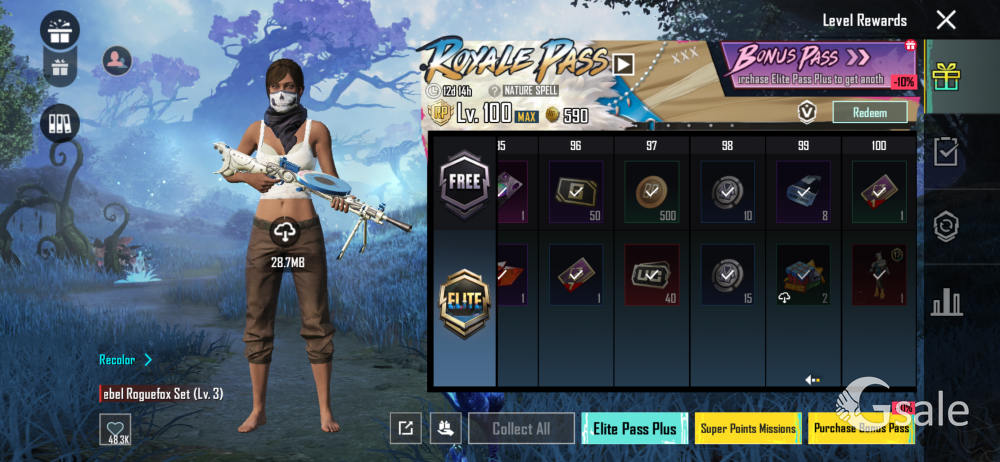This screenshot has width=1000, height=462.
Task: Switch to the gift rewards side tab
Action: pyautogui.click(x=946, y=75)
